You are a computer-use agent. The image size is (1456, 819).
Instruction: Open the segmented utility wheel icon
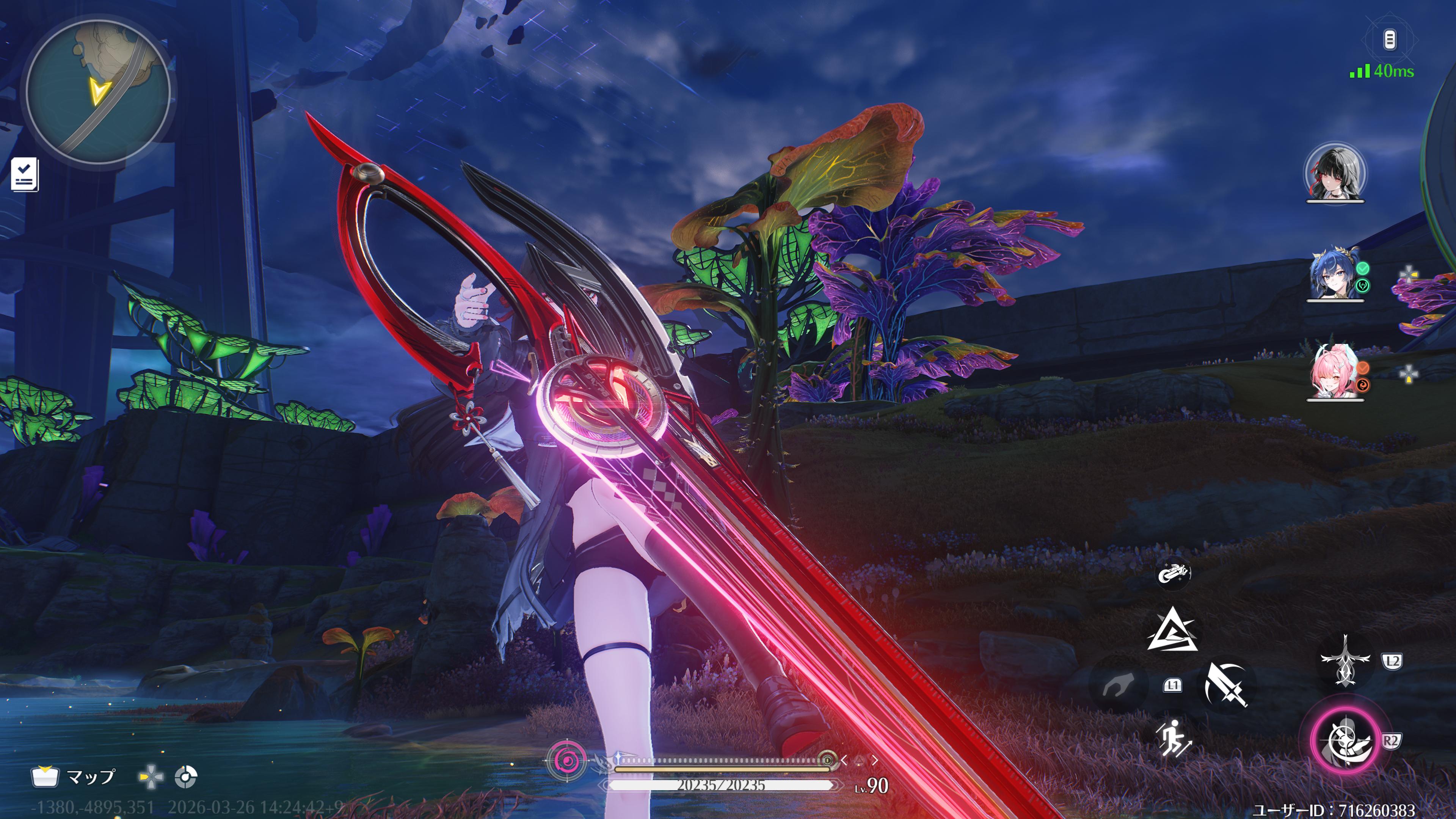pos(185,777)
